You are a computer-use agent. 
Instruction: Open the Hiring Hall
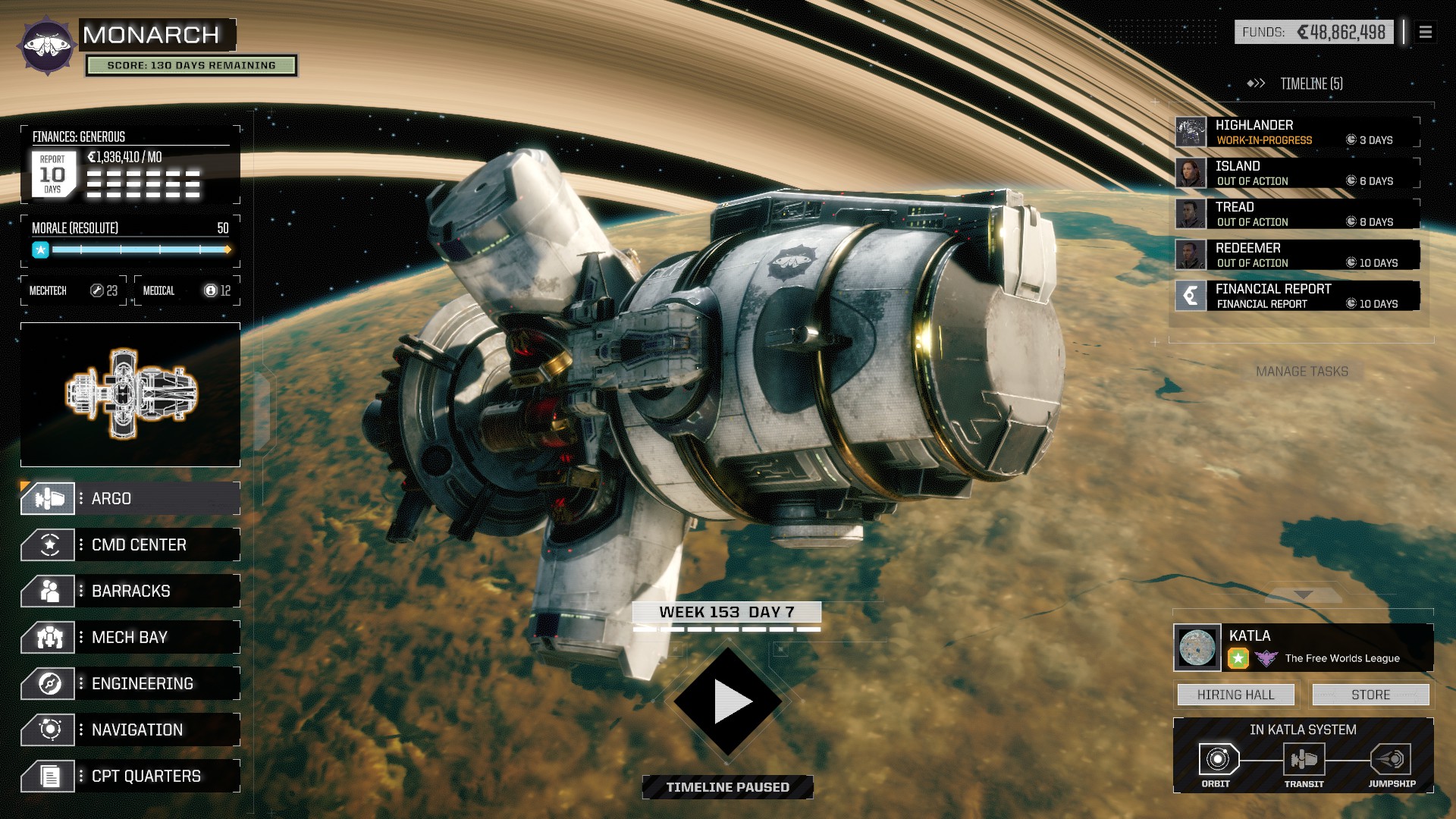click(1235, 695)
